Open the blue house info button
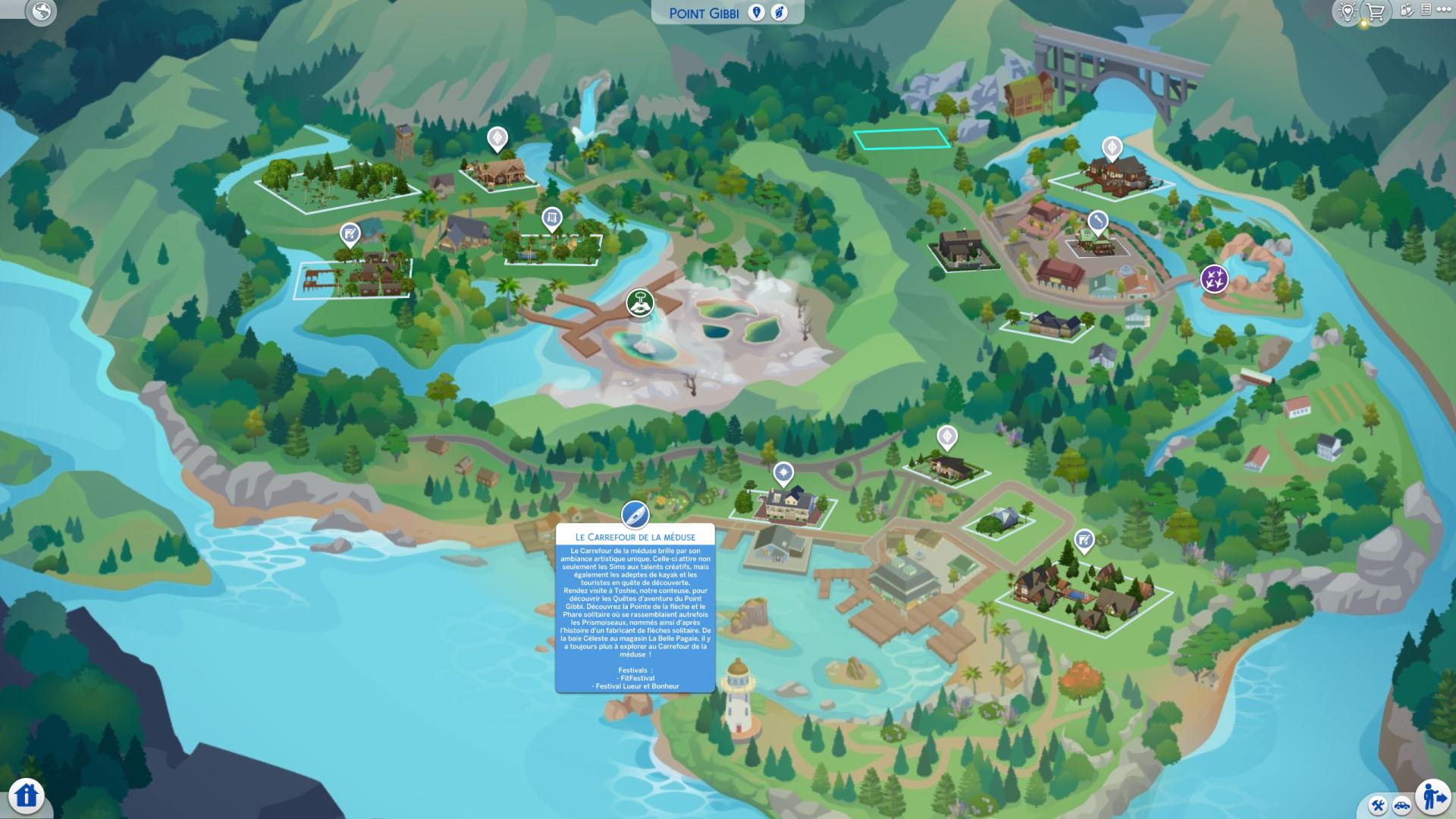 click(27, 795)
